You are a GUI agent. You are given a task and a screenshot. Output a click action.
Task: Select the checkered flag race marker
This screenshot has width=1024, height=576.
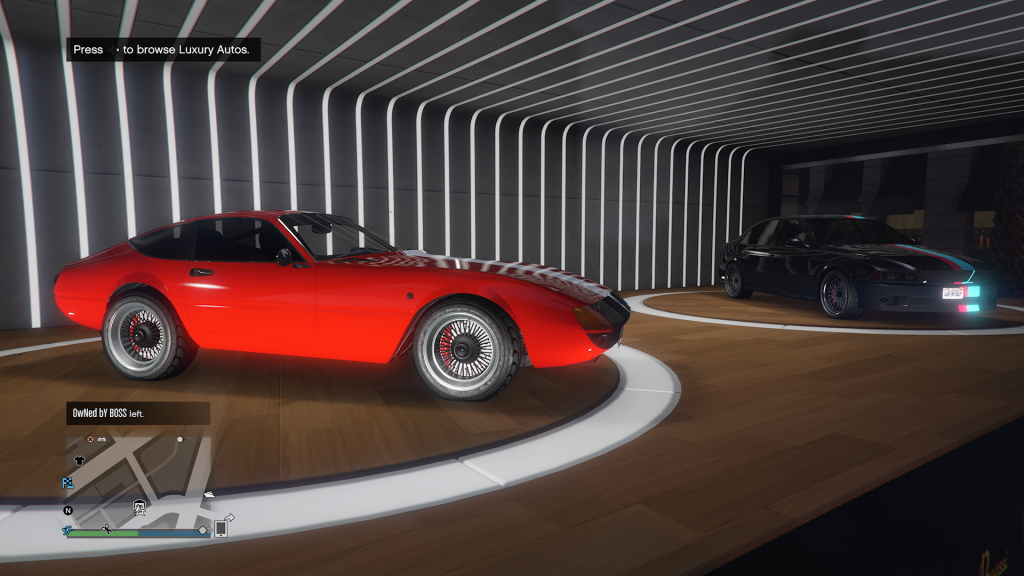[68, 482]
